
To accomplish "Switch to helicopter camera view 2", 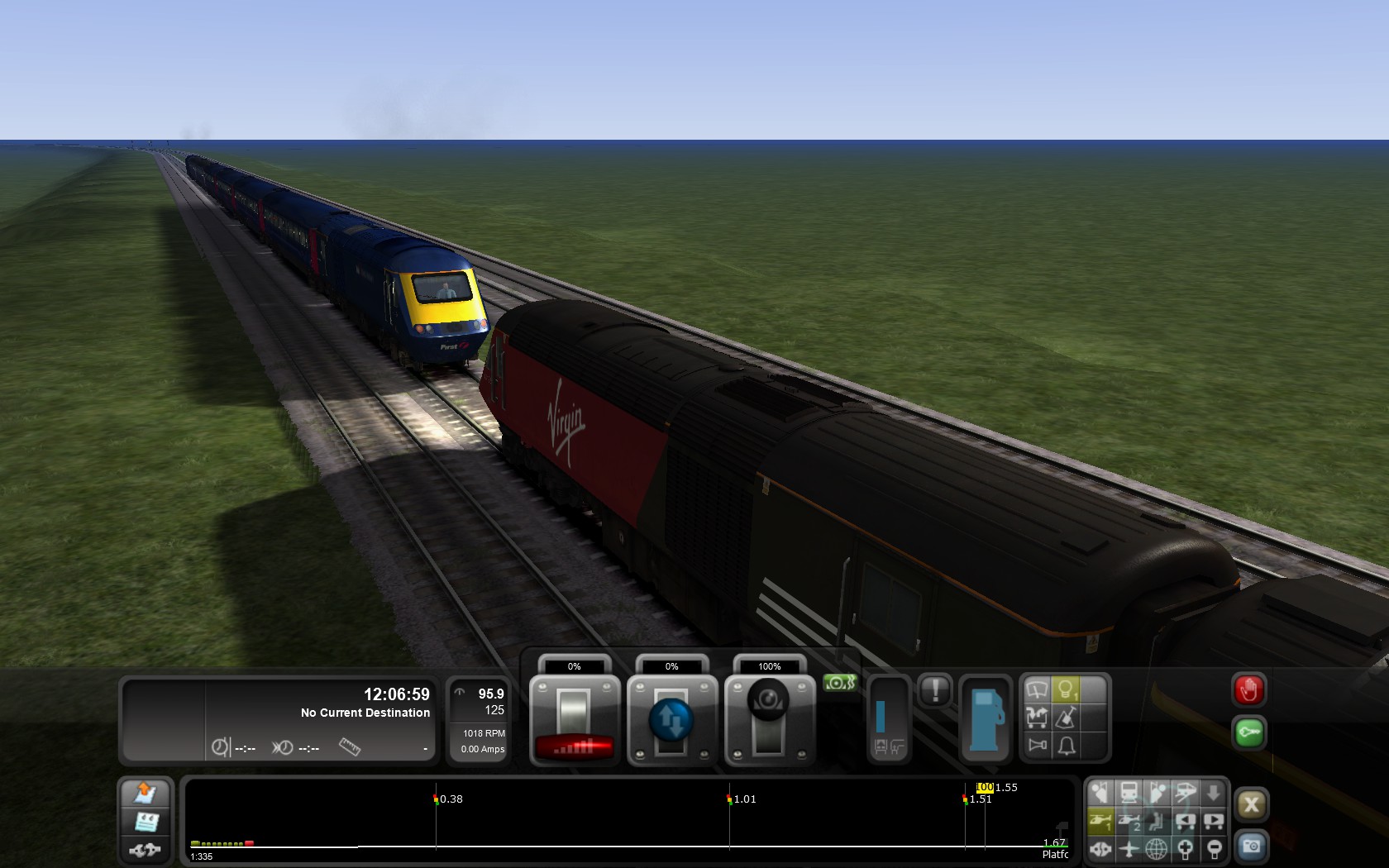I will point(1129,822).
